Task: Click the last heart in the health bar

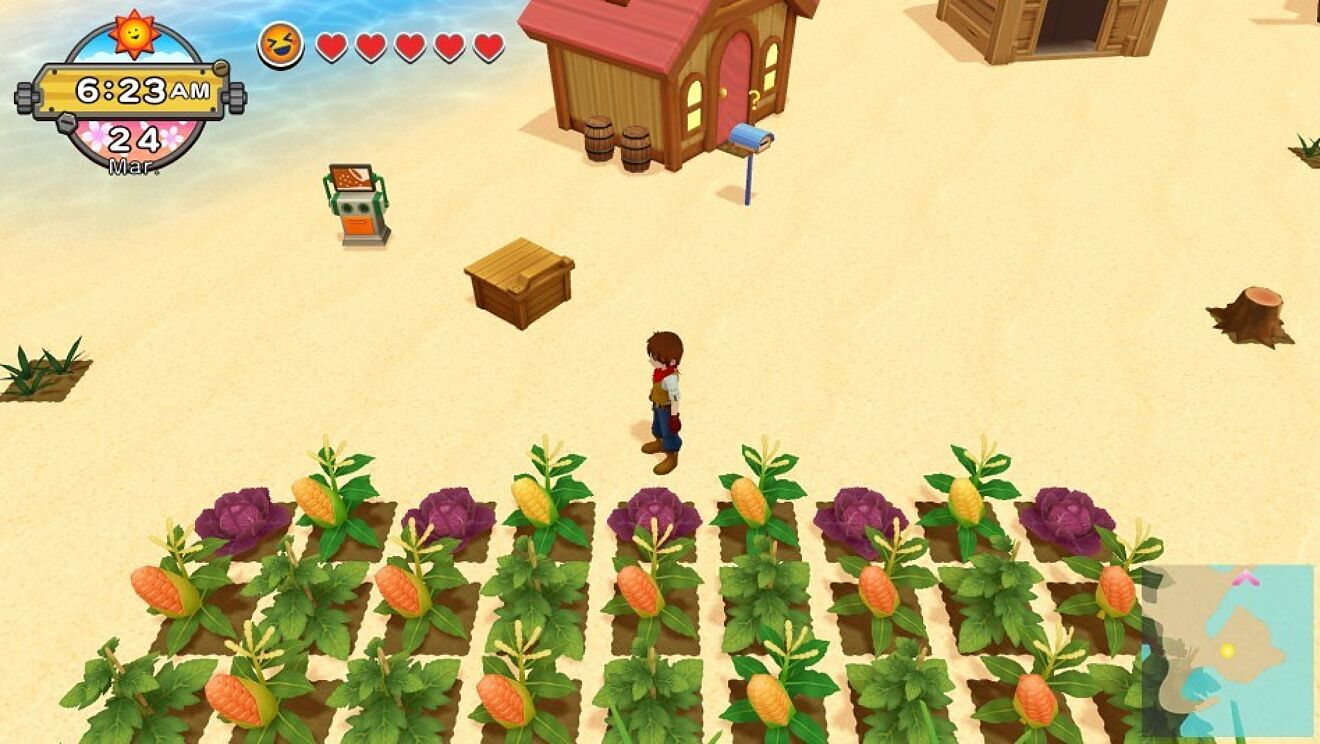Action: click(487, 45)
